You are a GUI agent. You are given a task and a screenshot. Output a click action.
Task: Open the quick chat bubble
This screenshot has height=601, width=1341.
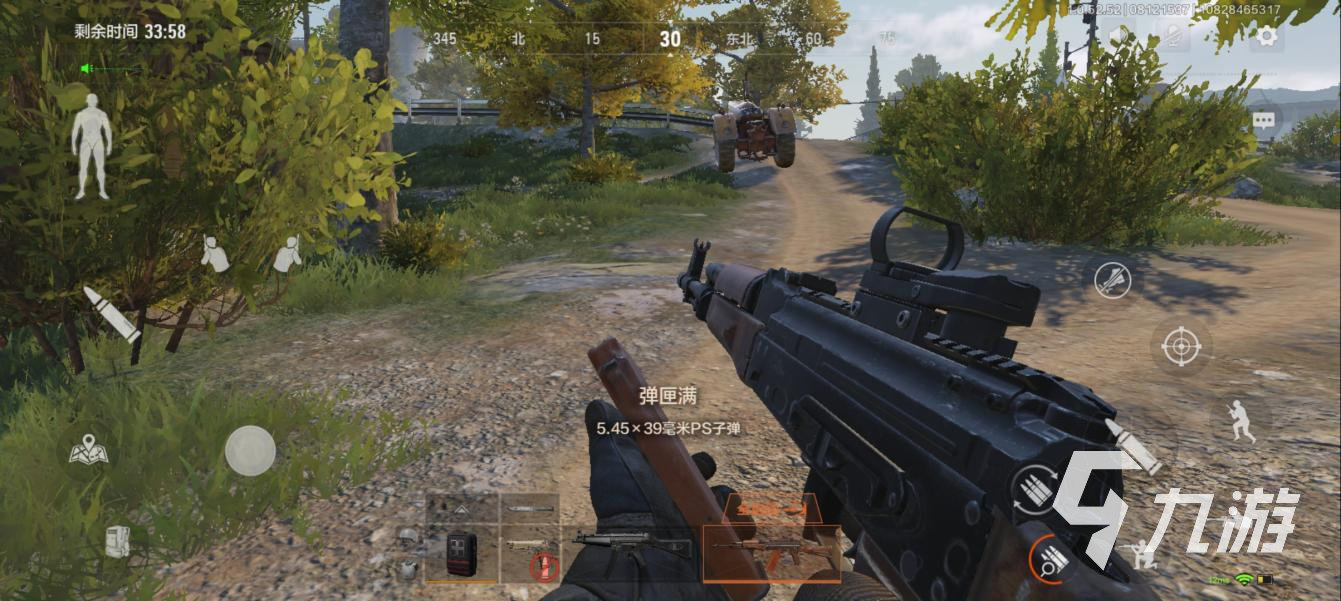tap(1264, 120)
